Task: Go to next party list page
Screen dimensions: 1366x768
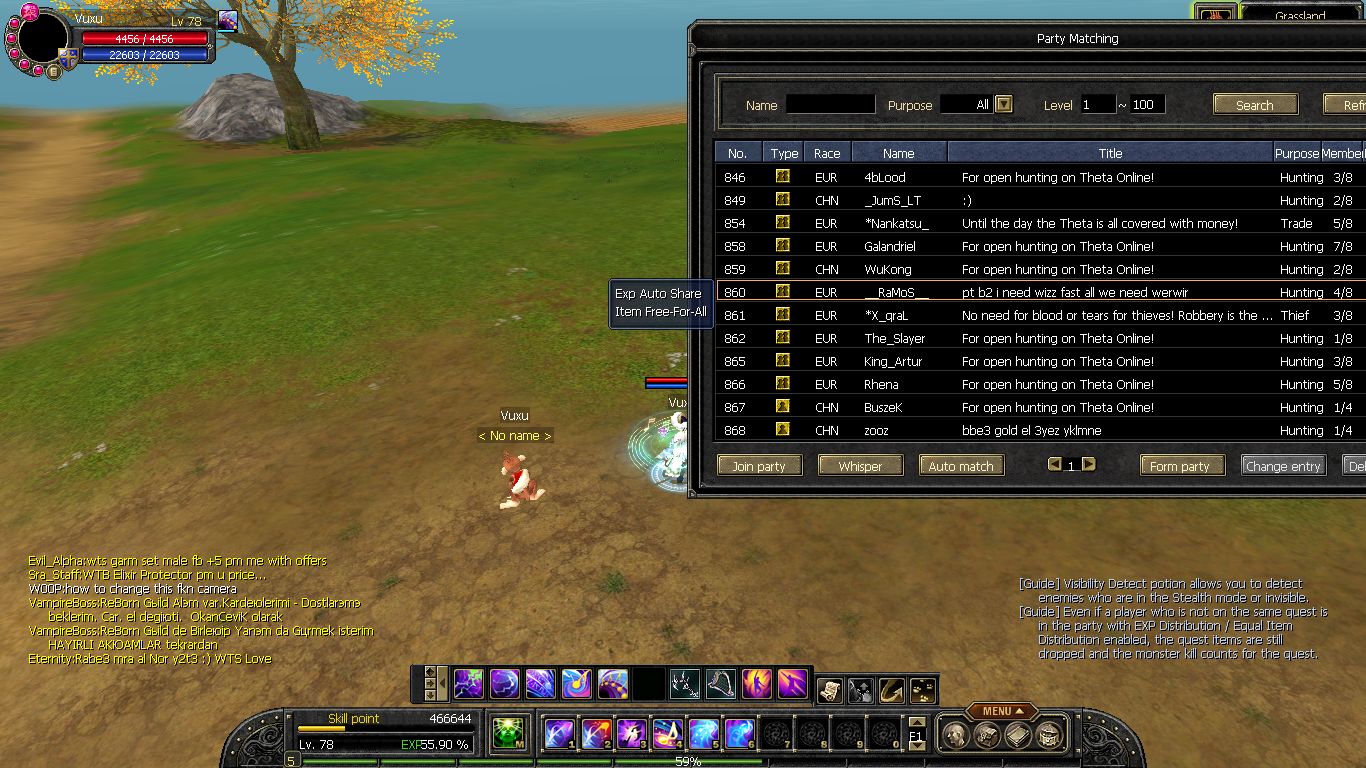Action: (1089, 464)
